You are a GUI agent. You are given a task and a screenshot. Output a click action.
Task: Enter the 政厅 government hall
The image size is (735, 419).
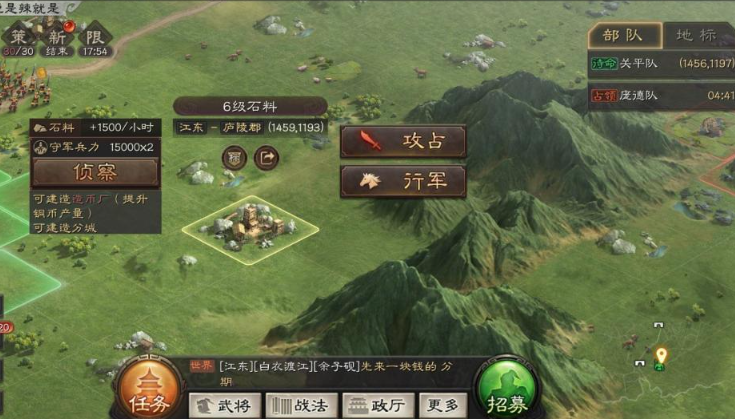coord(378,405)
